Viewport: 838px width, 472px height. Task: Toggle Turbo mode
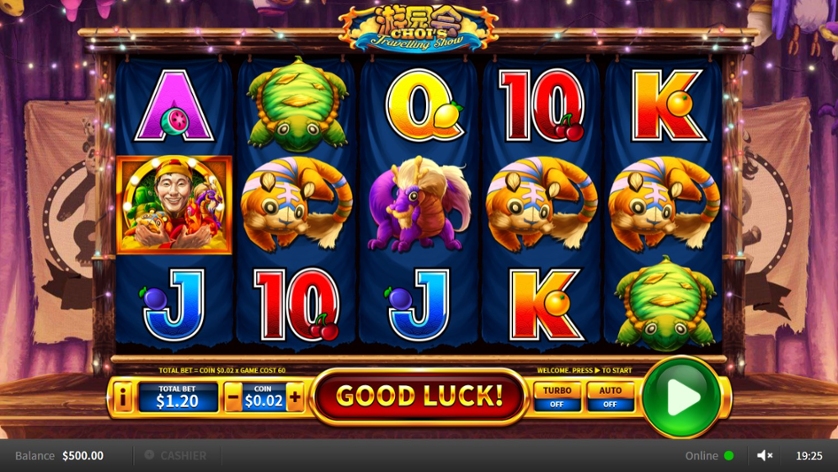point(556,397)
